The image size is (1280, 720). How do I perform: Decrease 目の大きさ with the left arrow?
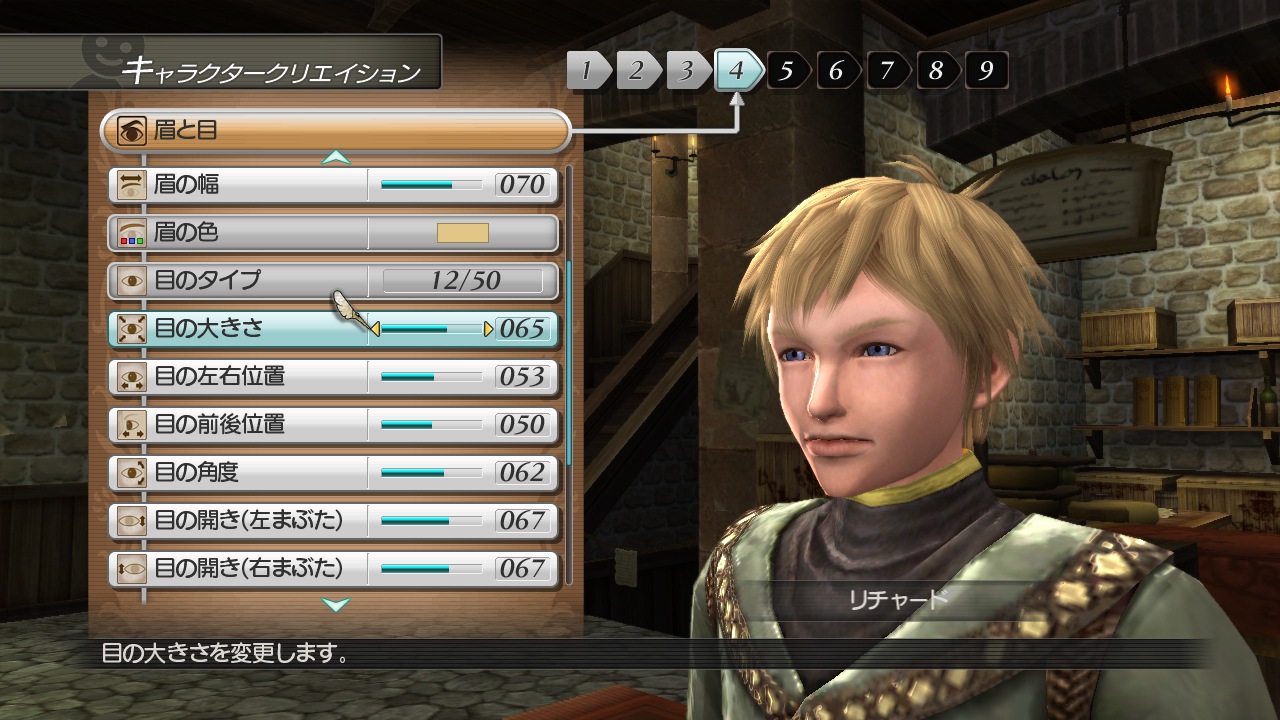click(375, 329)
